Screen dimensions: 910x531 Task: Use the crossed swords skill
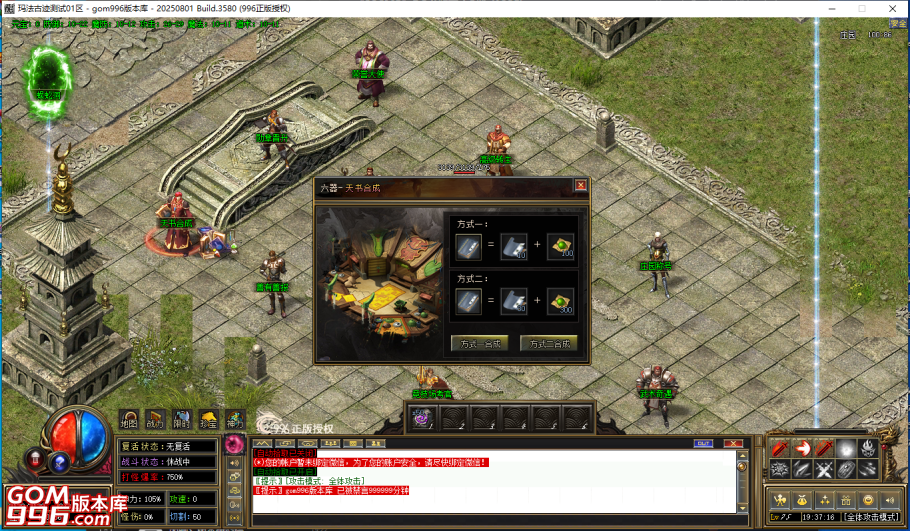click(824, 469)
